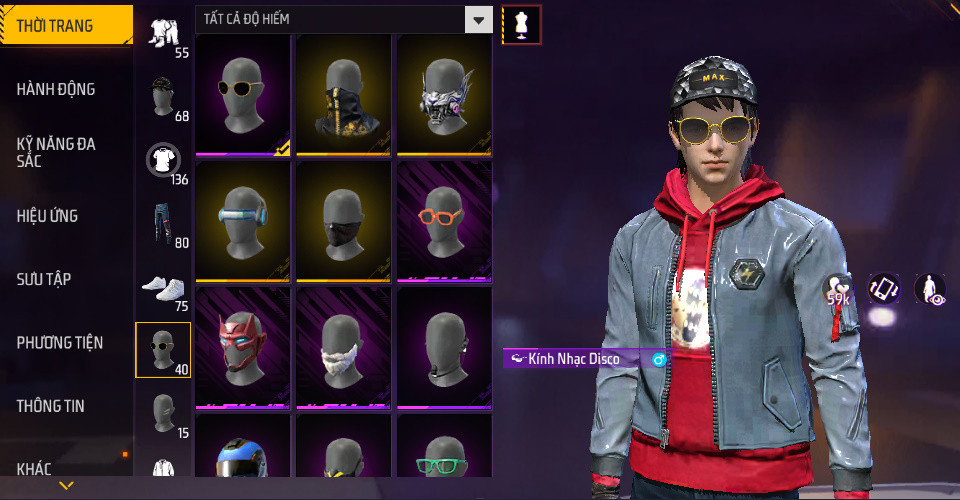Click the mannequin preview button
This screenshot has height=500, width=960.
(521, 24)
